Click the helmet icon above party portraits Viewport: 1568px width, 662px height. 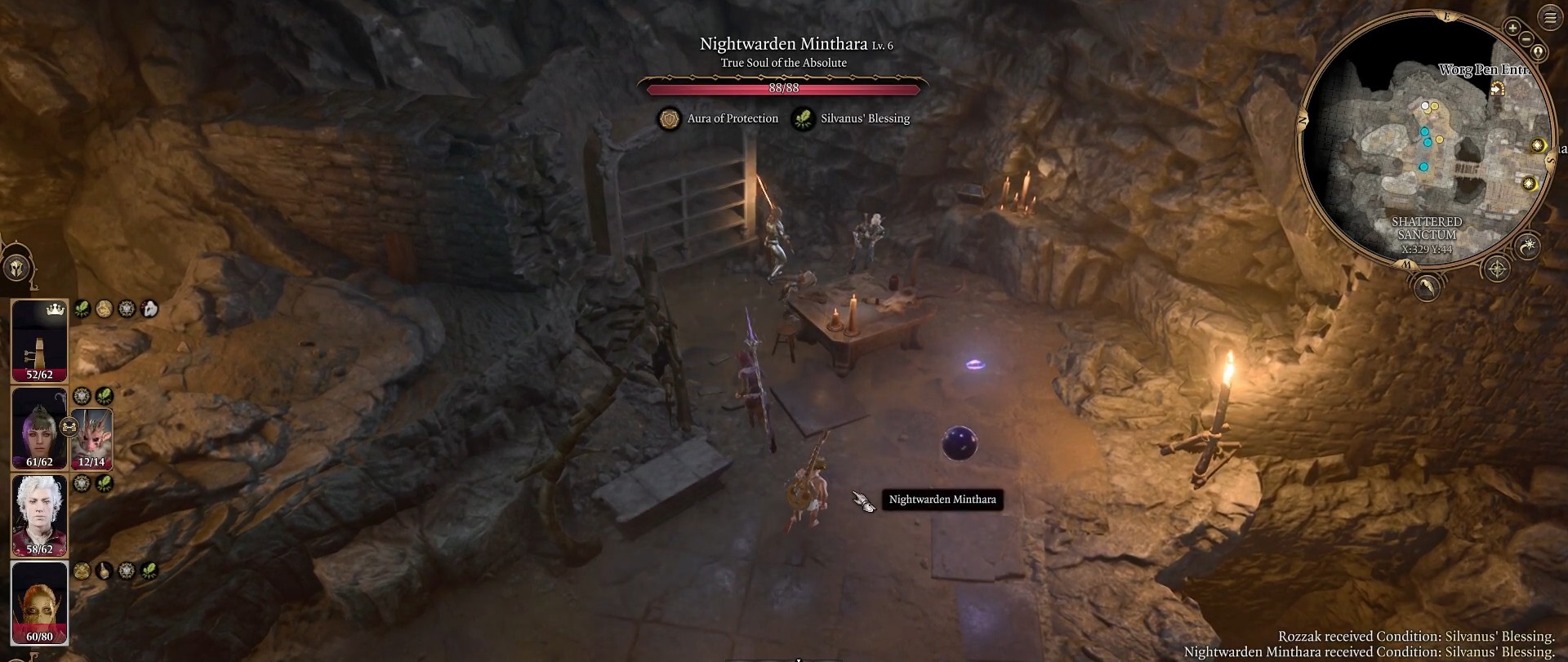click(x=16, y=268)
